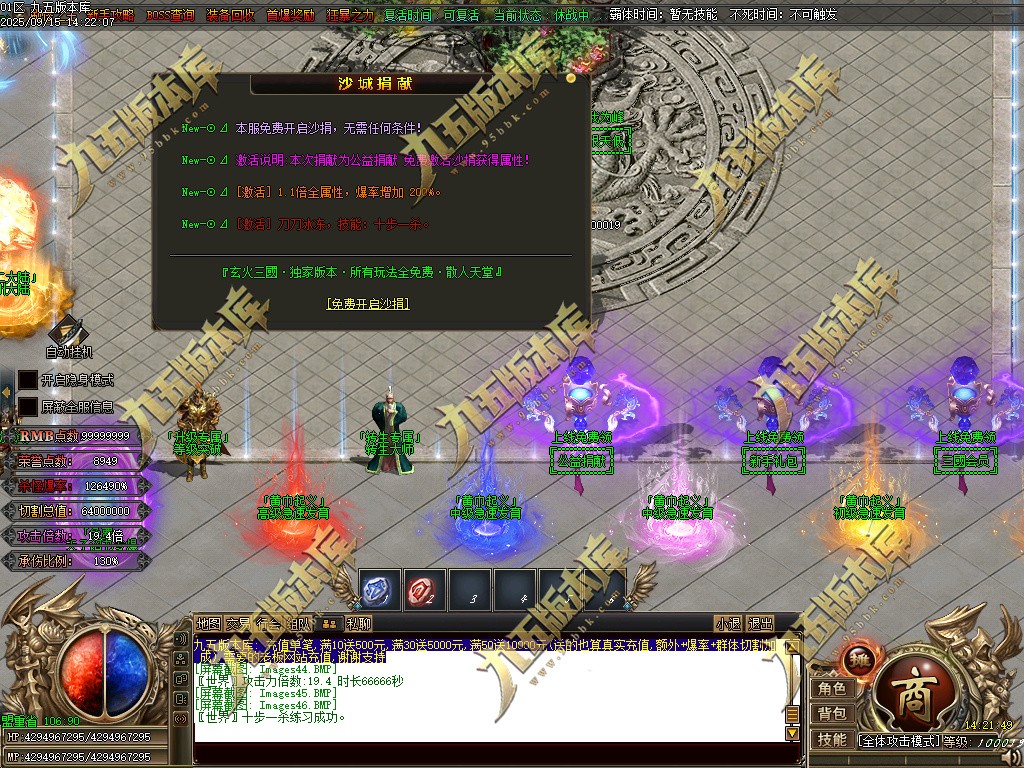
Task: Switch to the 私聊 private chat tab
Action: (359, 623)
